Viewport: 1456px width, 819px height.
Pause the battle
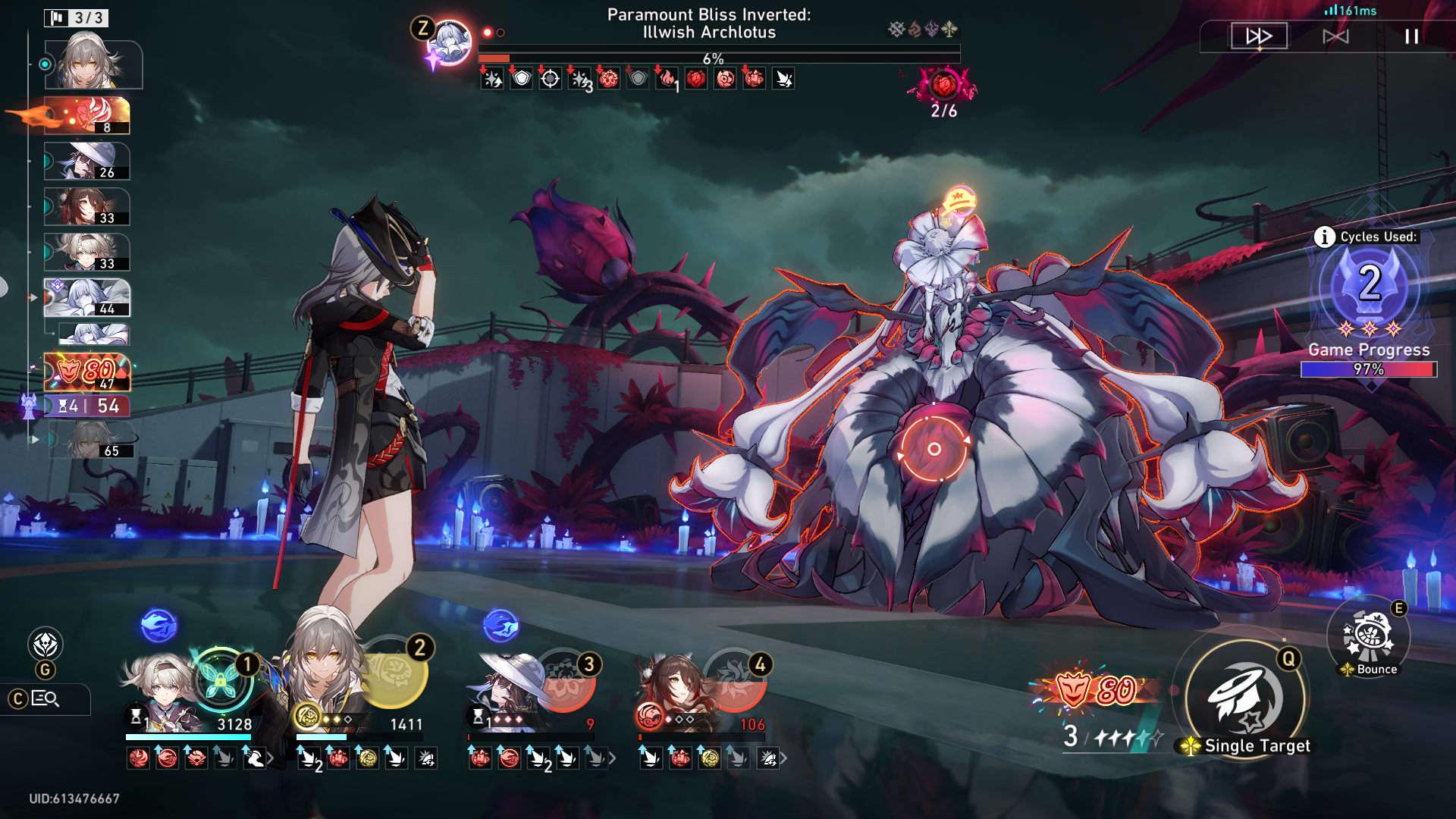coord(1411,36)
